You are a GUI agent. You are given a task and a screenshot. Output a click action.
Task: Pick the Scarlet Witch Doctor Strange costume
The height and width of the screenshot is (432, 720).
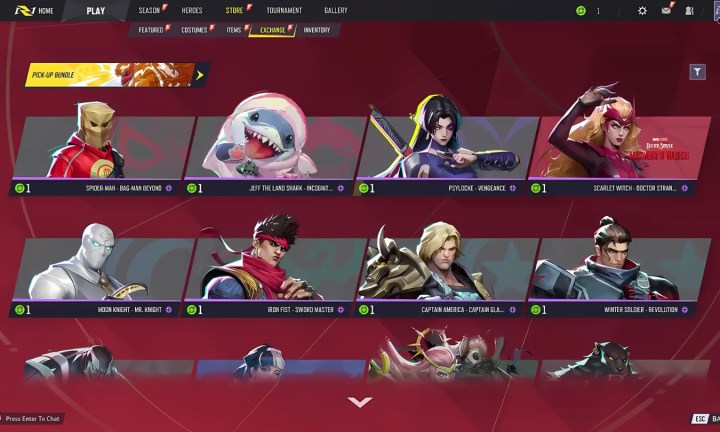coord(612,150)
